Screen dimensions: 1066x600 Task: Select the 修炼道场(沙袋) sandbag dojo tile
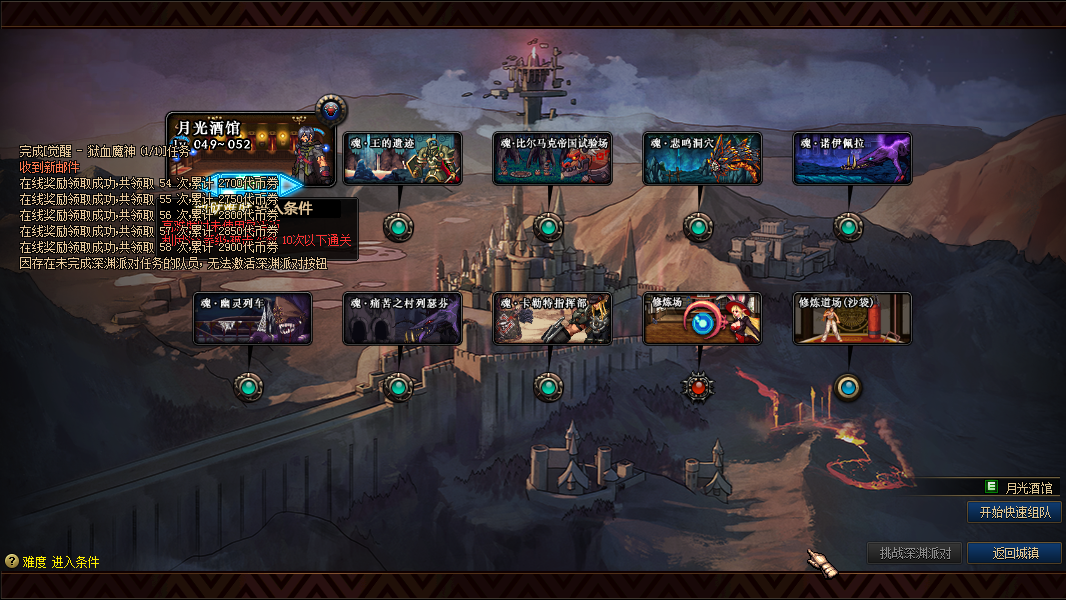pyautogui.click(x=852, y=319)
